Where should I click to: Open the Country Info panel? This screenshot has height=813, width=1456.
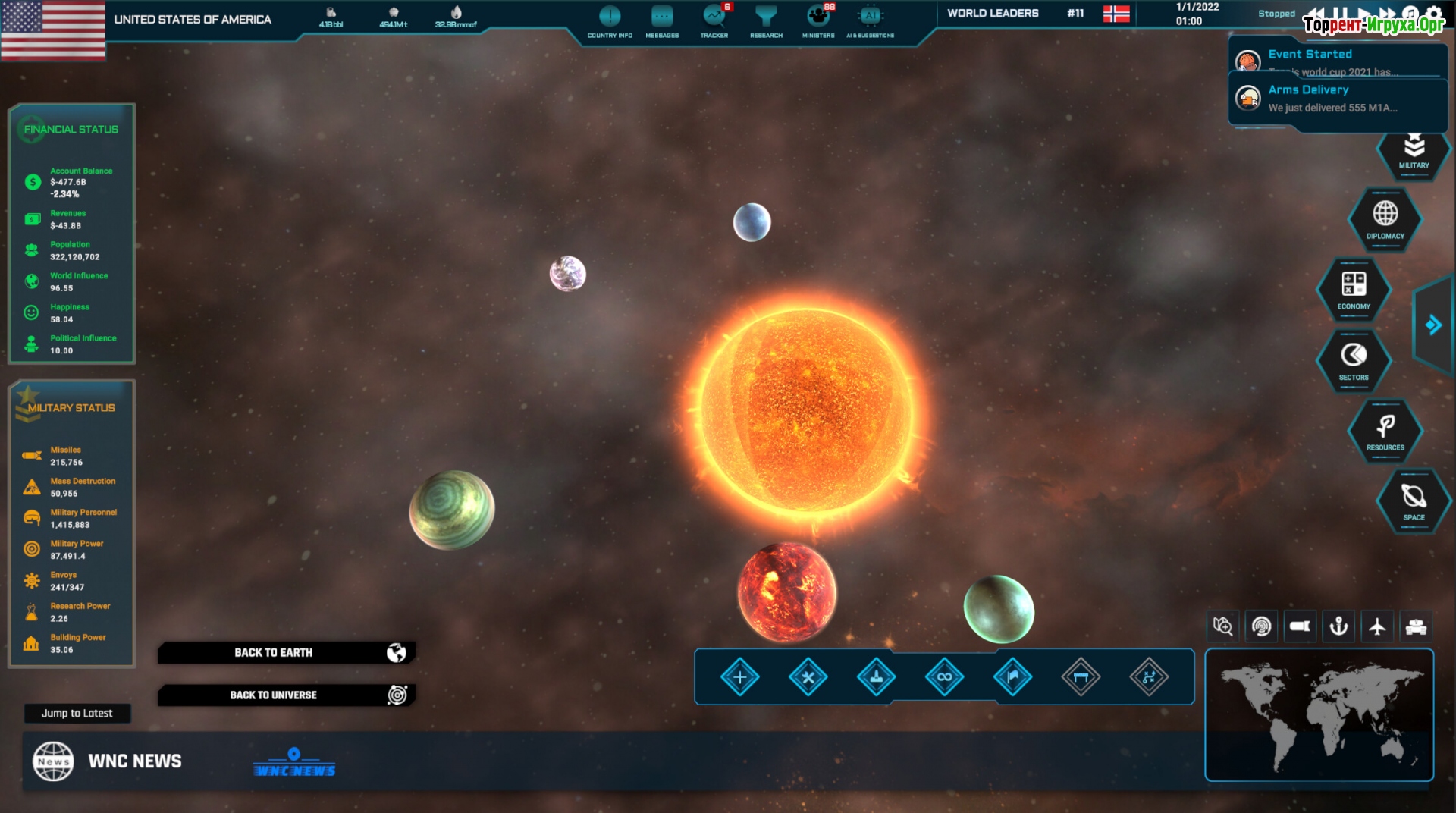click(x=610, y=21)
